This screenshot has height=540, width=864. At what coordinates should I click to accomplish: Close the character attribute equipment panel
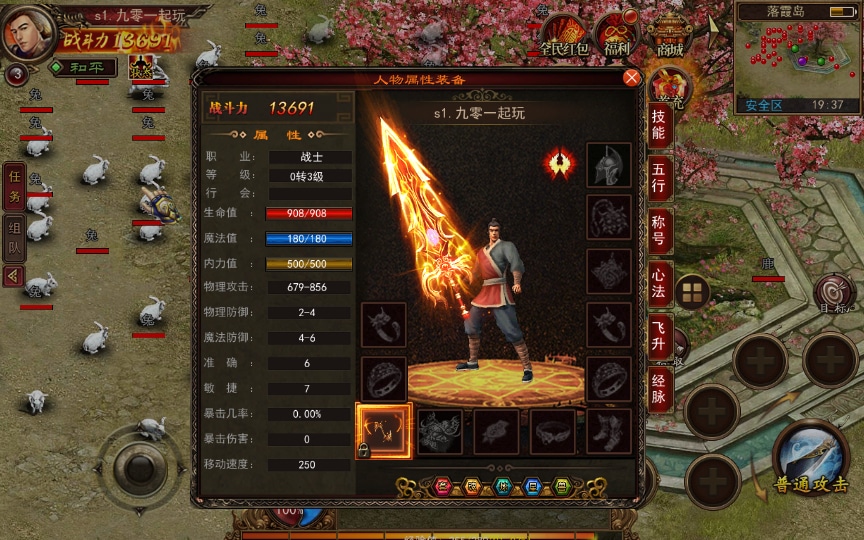click(631, 78)
